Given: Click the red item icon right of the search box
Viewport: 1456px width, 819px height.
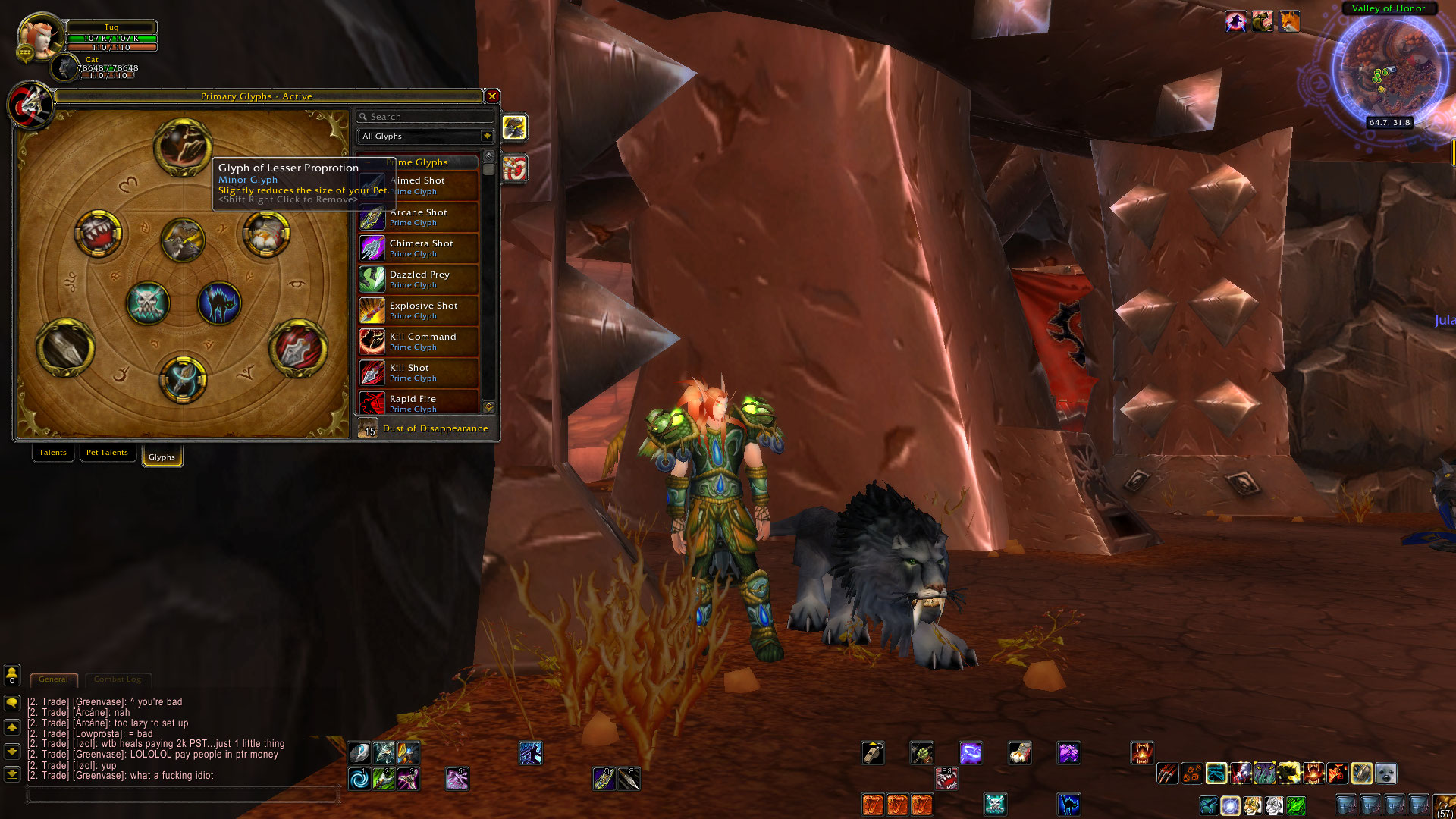Looking at the screenshot, I should (514, 168).
